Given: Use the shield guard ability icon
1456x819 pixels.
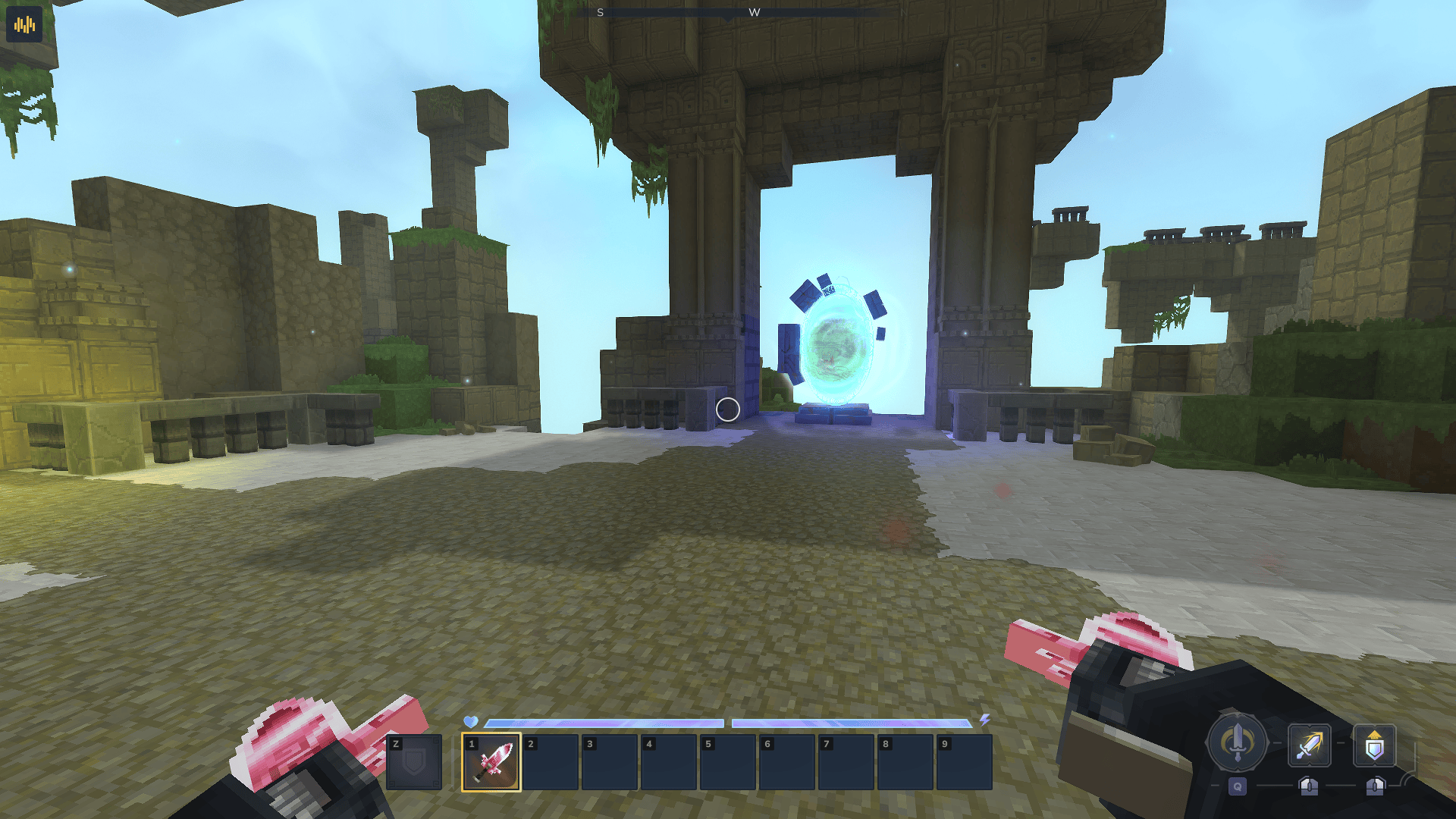Looking at the screenshot, I should tap(1374, 745).
